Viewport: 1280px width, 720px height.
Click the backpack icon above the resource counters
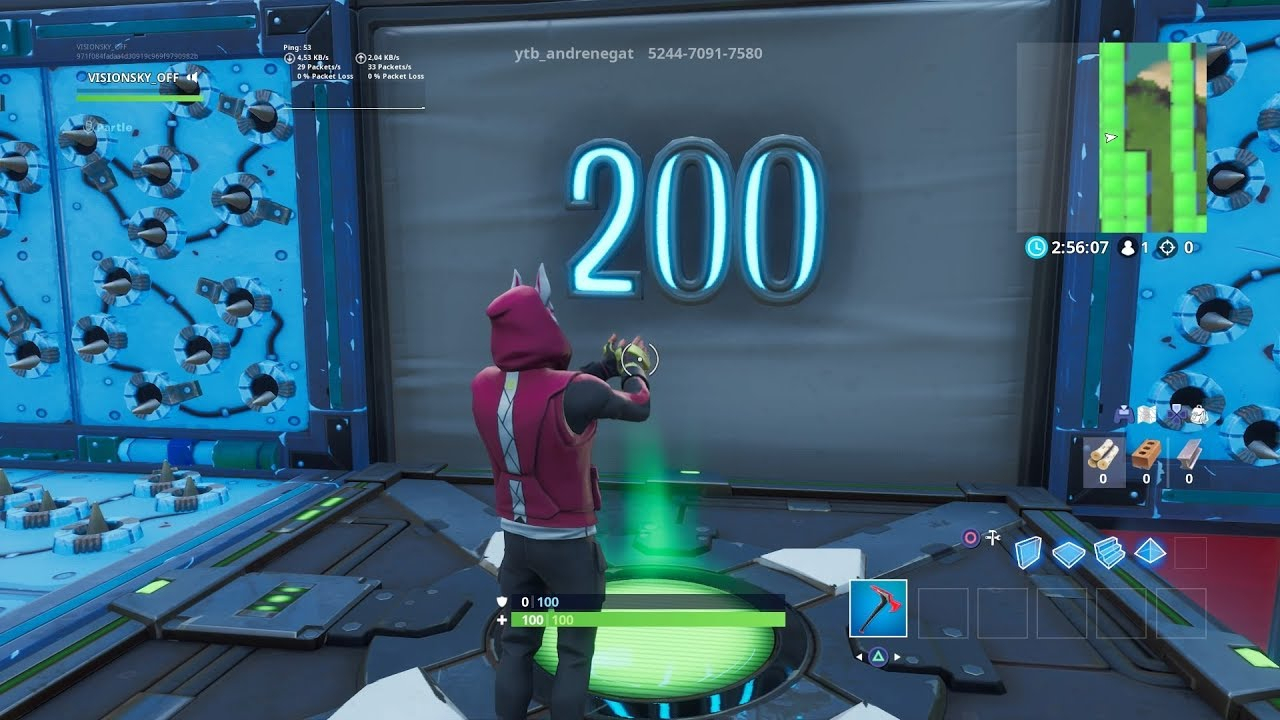(x=1199, y=416)
